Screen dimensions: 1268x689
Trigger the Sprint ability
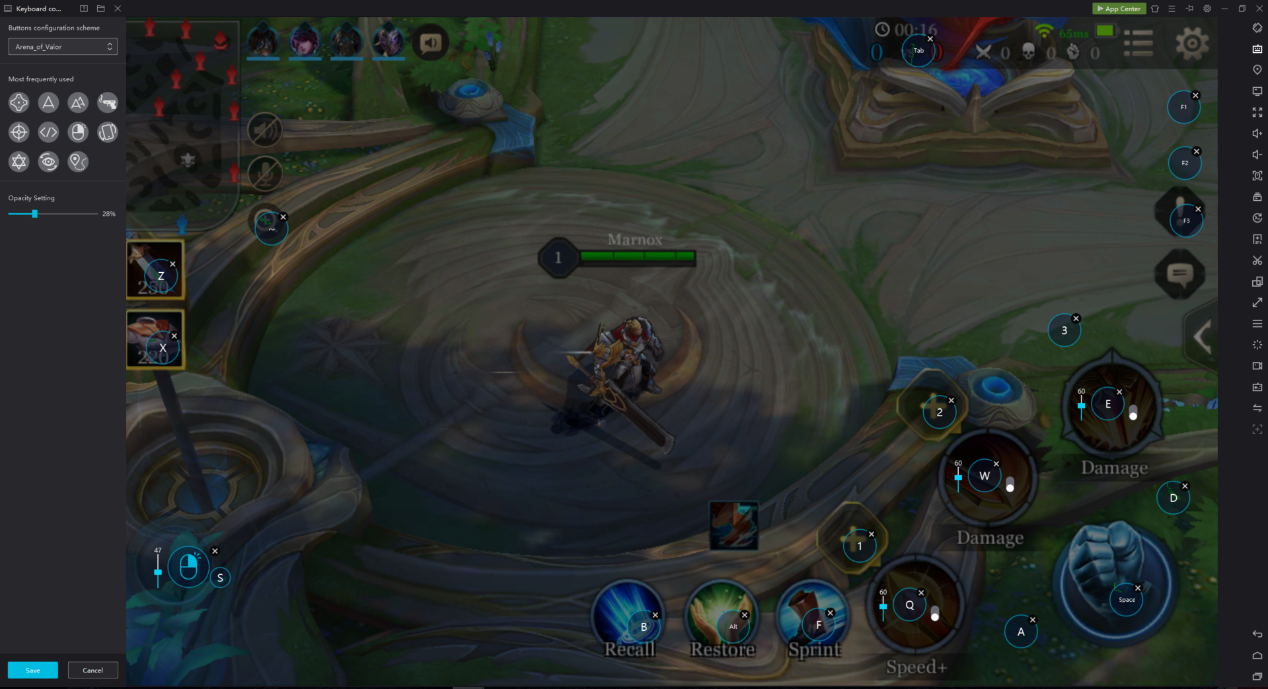point(811,615)
